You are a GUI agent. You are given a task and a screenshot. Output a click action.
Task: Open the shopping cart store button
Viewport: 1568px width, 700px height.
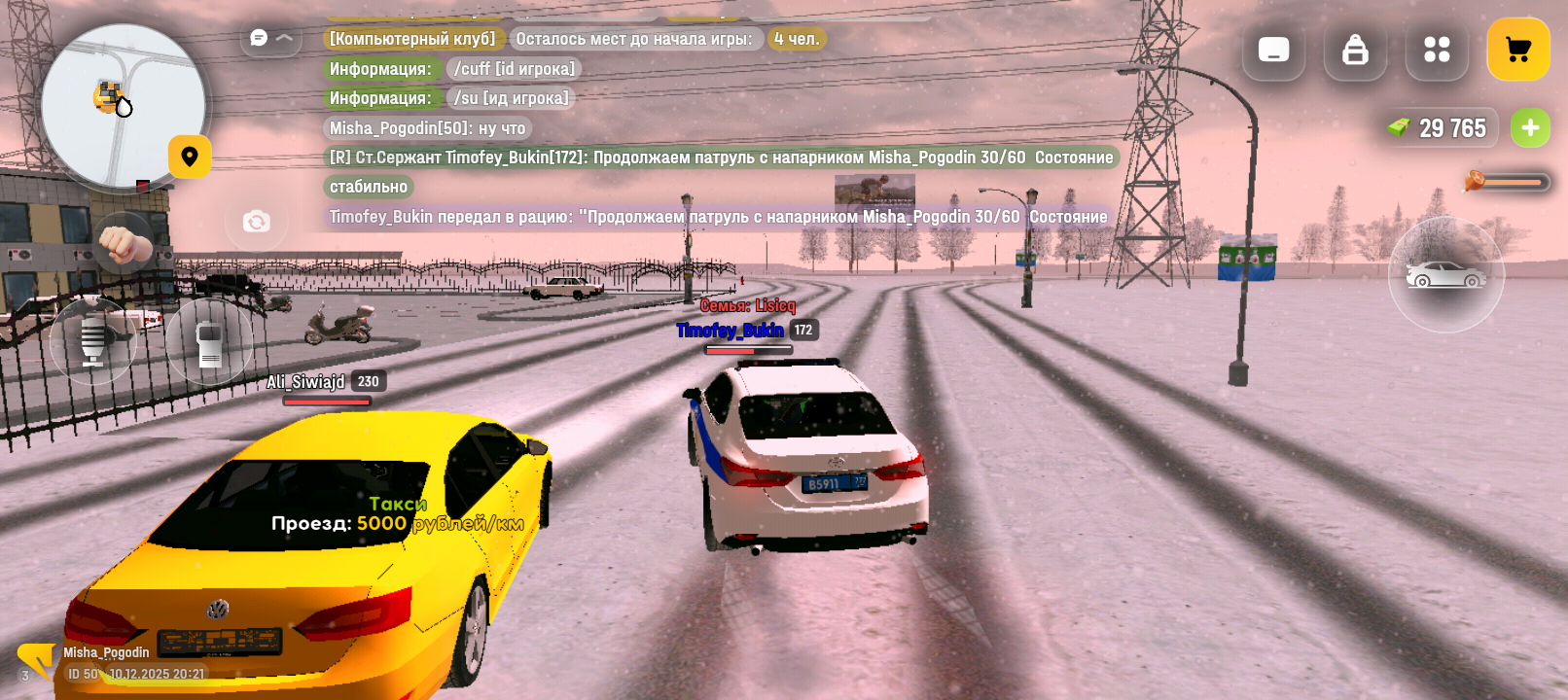(x=1517, y=50)
